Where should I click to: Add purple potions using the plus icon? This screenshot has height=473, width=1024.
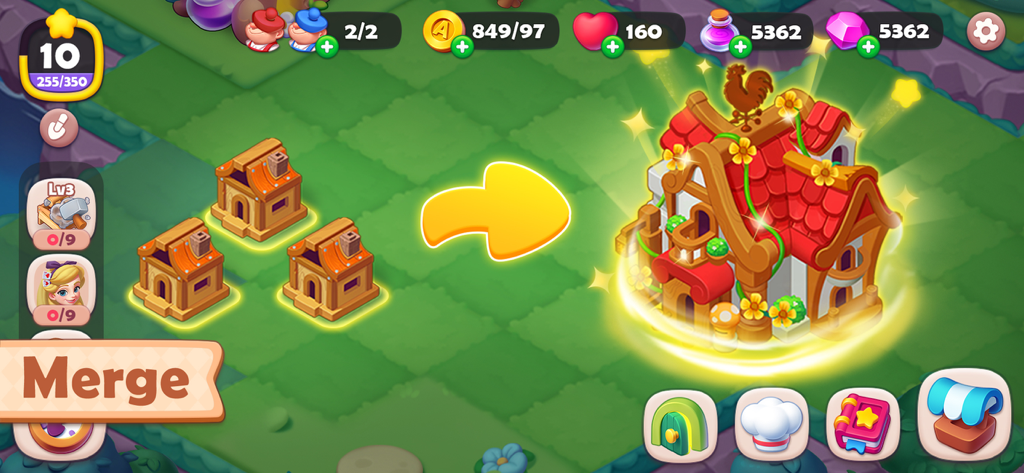(x=739, y=46)
